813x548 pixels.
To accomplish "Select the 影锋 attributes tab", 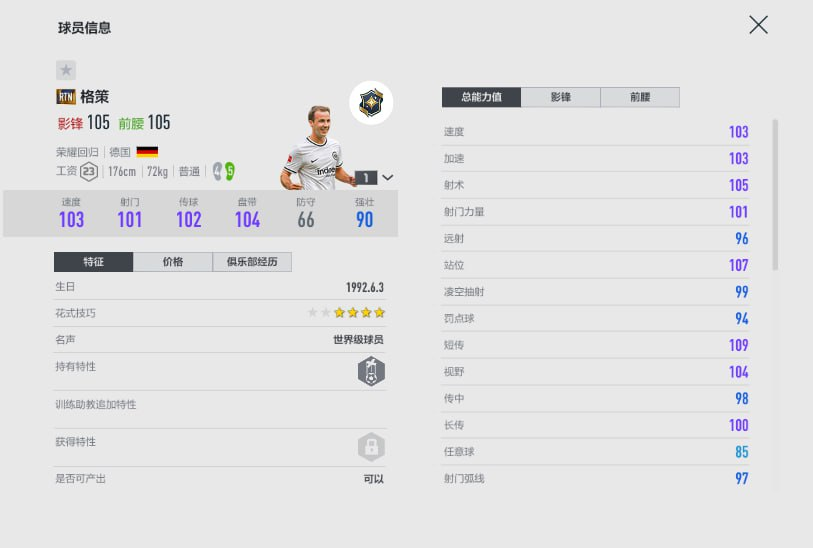I will (561, 97).
